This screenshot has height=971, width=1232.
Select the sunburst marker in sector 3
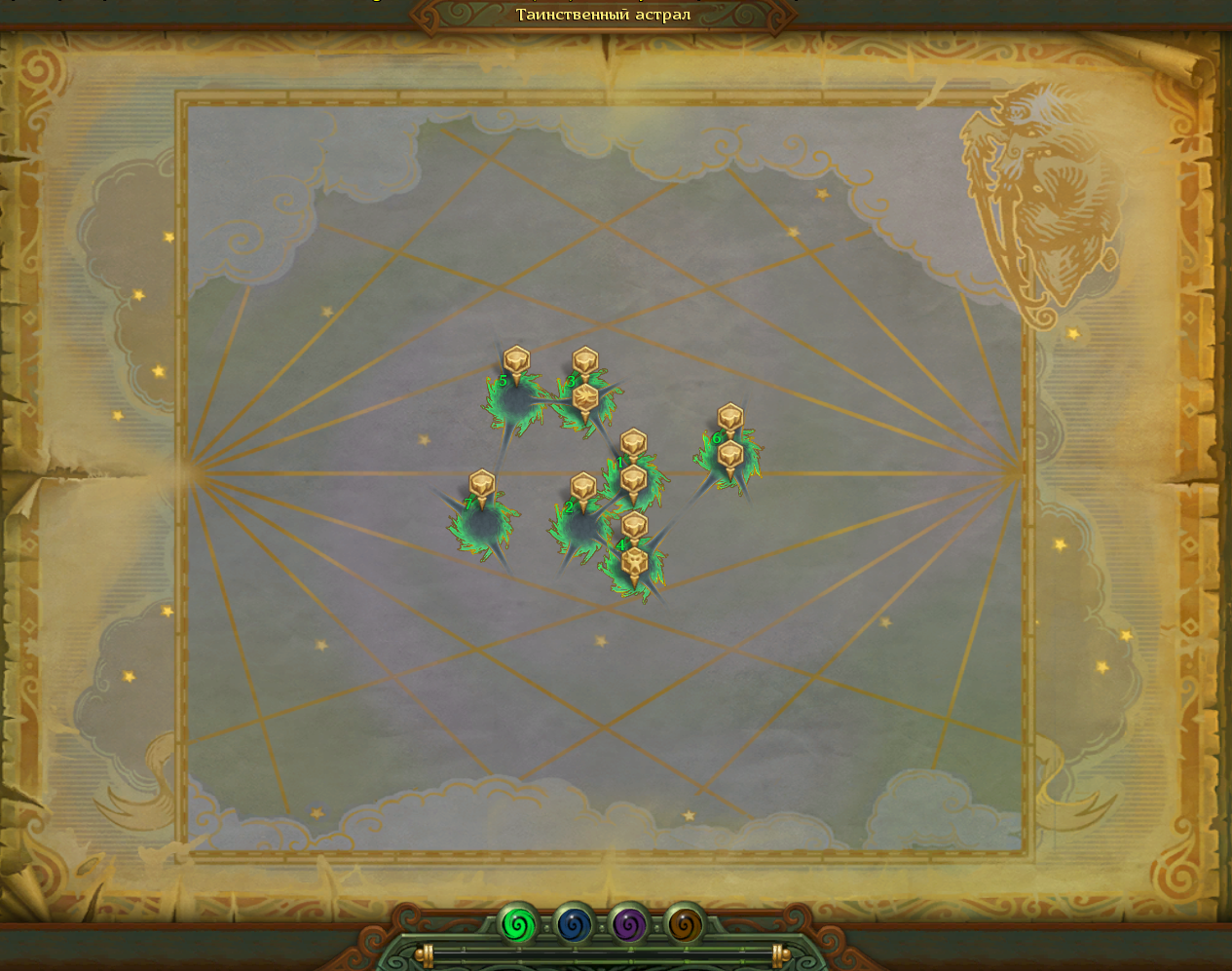pos(584,398)
